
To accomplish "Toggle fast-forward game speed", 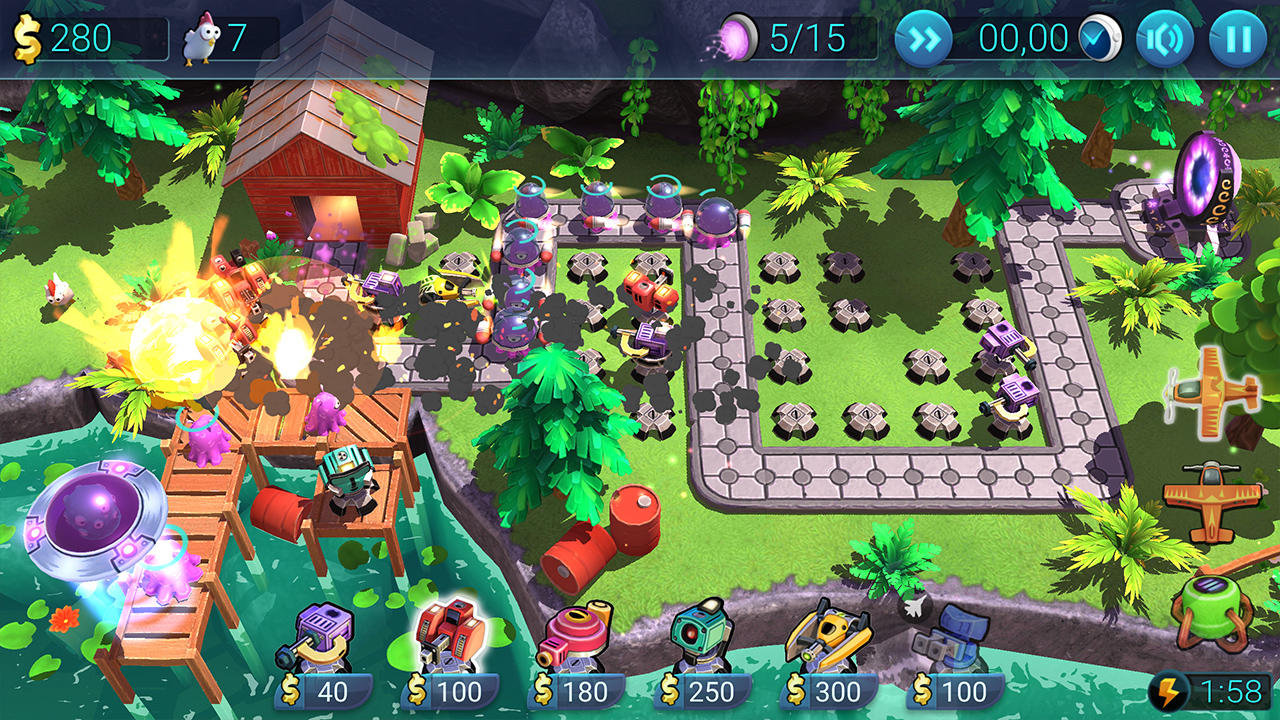I will 925,38.
